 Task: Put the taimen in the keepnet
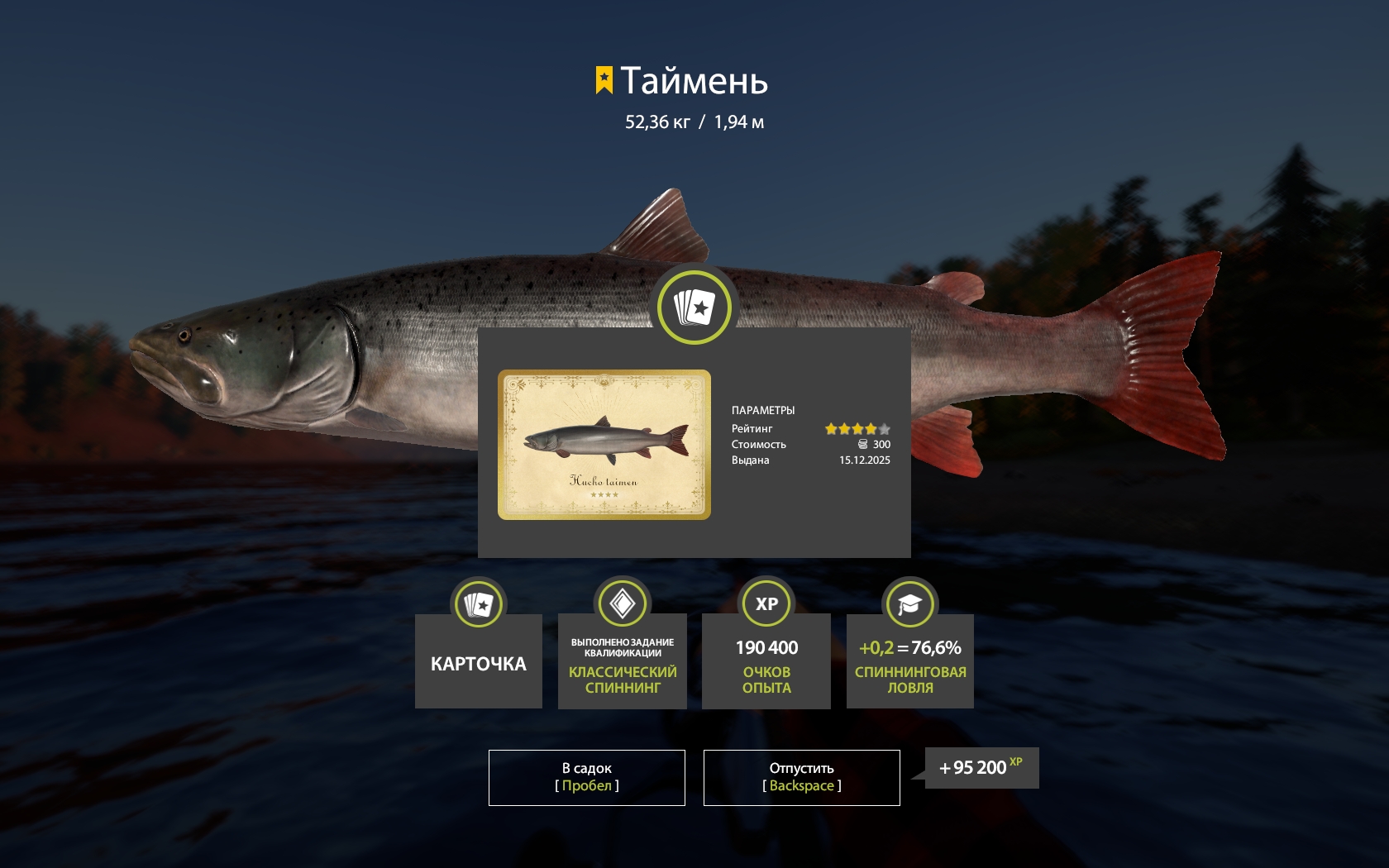586,777
